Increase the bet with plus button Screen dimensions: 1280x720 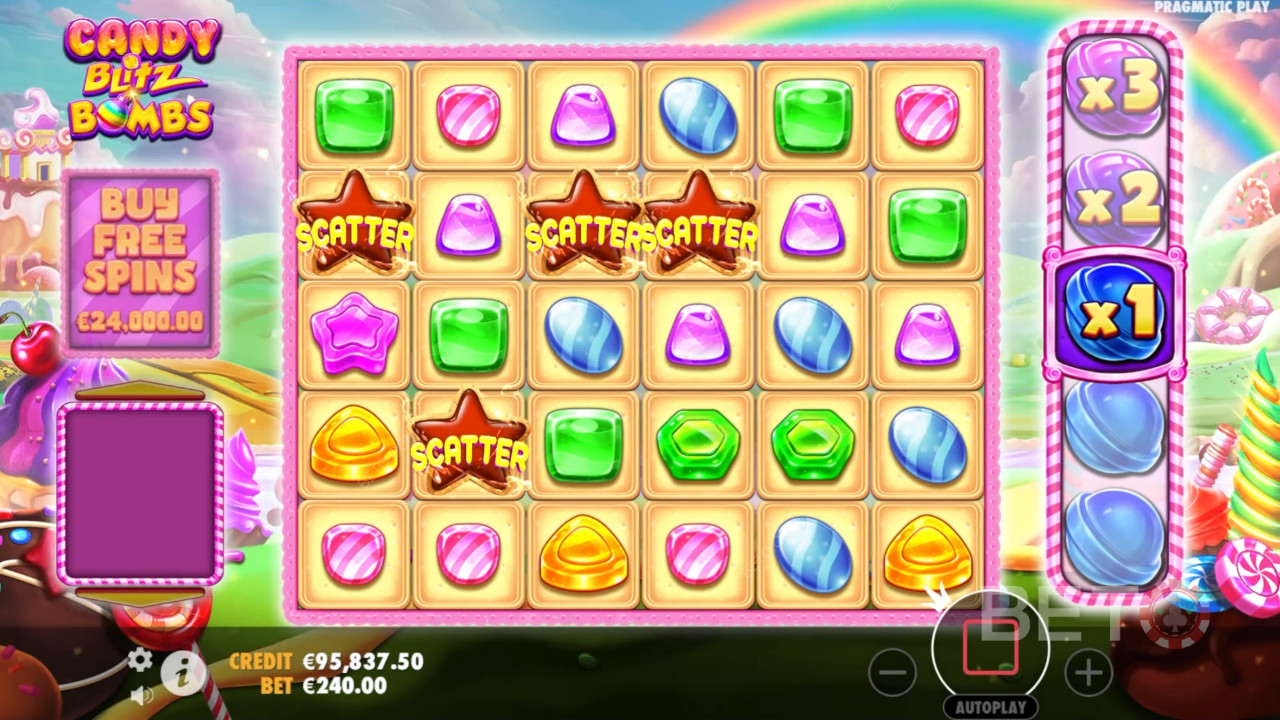click(x=1088, y=673)
